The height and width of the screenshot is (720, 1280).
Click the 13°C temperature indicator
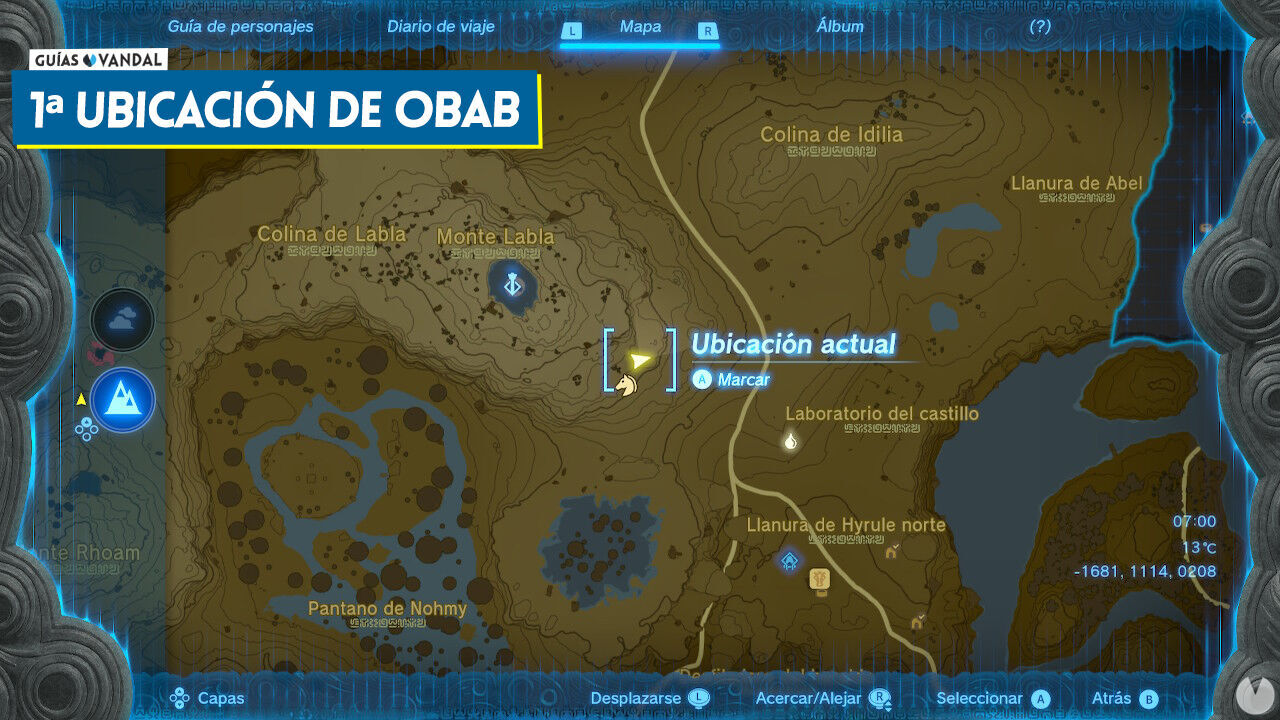click(1197, 549)
